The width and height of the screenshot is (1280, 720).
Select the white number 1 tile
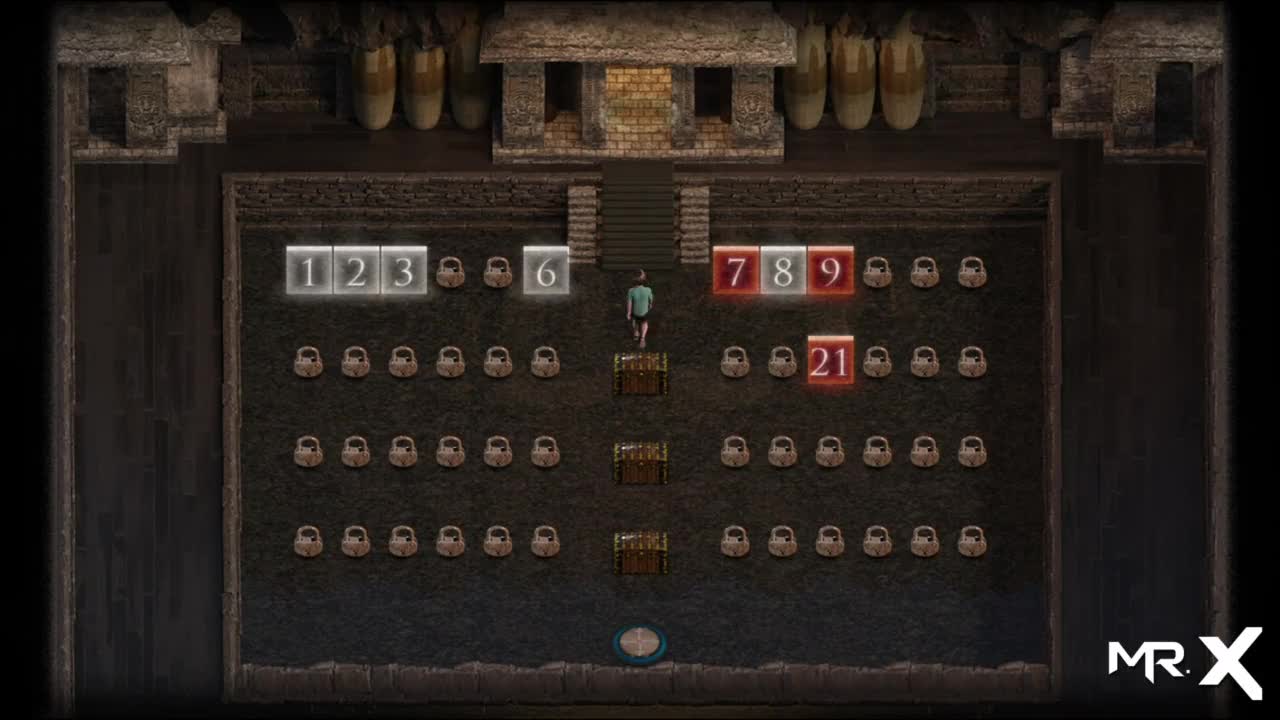309,271
